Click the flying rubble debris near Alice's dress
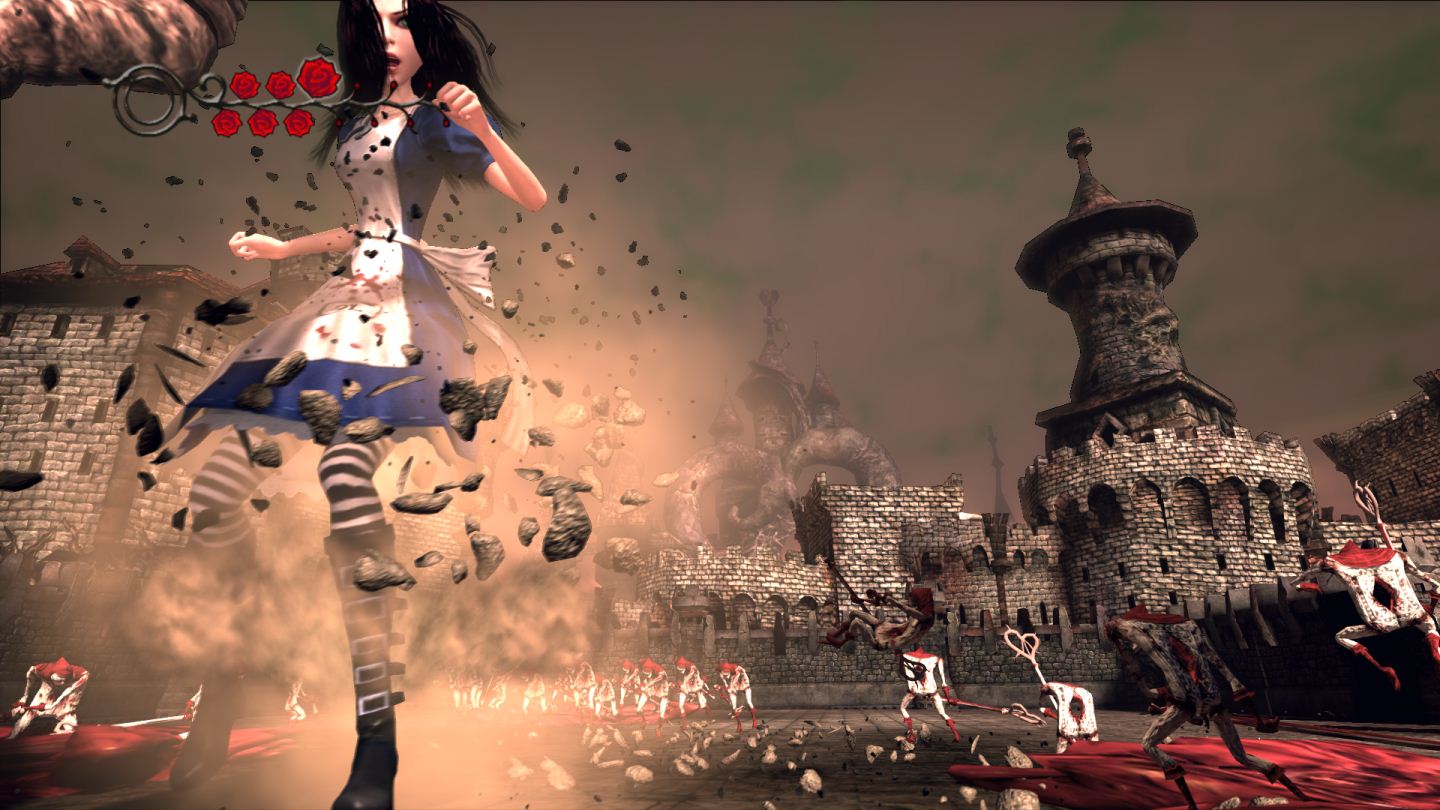 tap(520, 400)
